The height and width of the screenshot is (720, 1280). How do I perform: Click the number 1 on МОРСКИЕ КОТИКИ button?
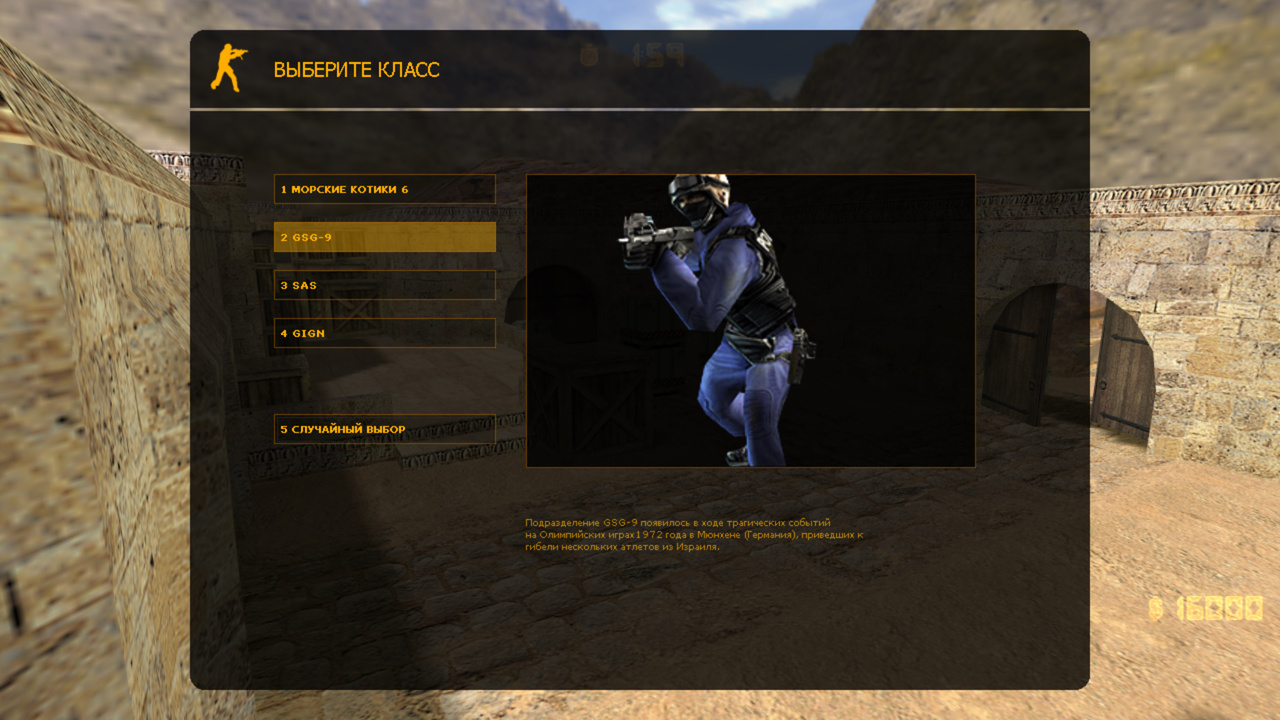pos(283,188)
